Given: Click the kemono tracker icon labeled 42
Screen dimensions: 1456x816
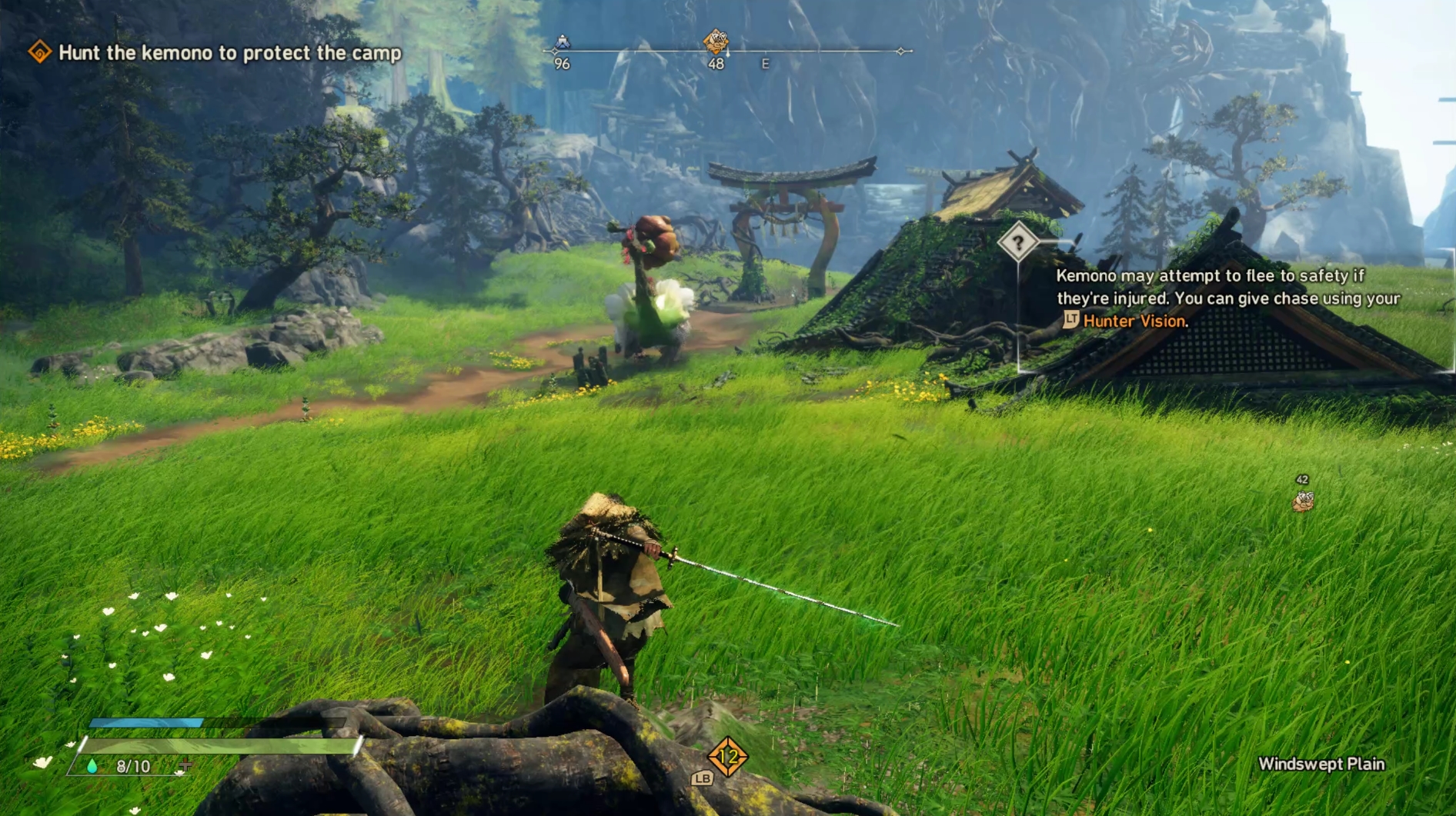Looking at the screenshot, I should click(1302, 501).
